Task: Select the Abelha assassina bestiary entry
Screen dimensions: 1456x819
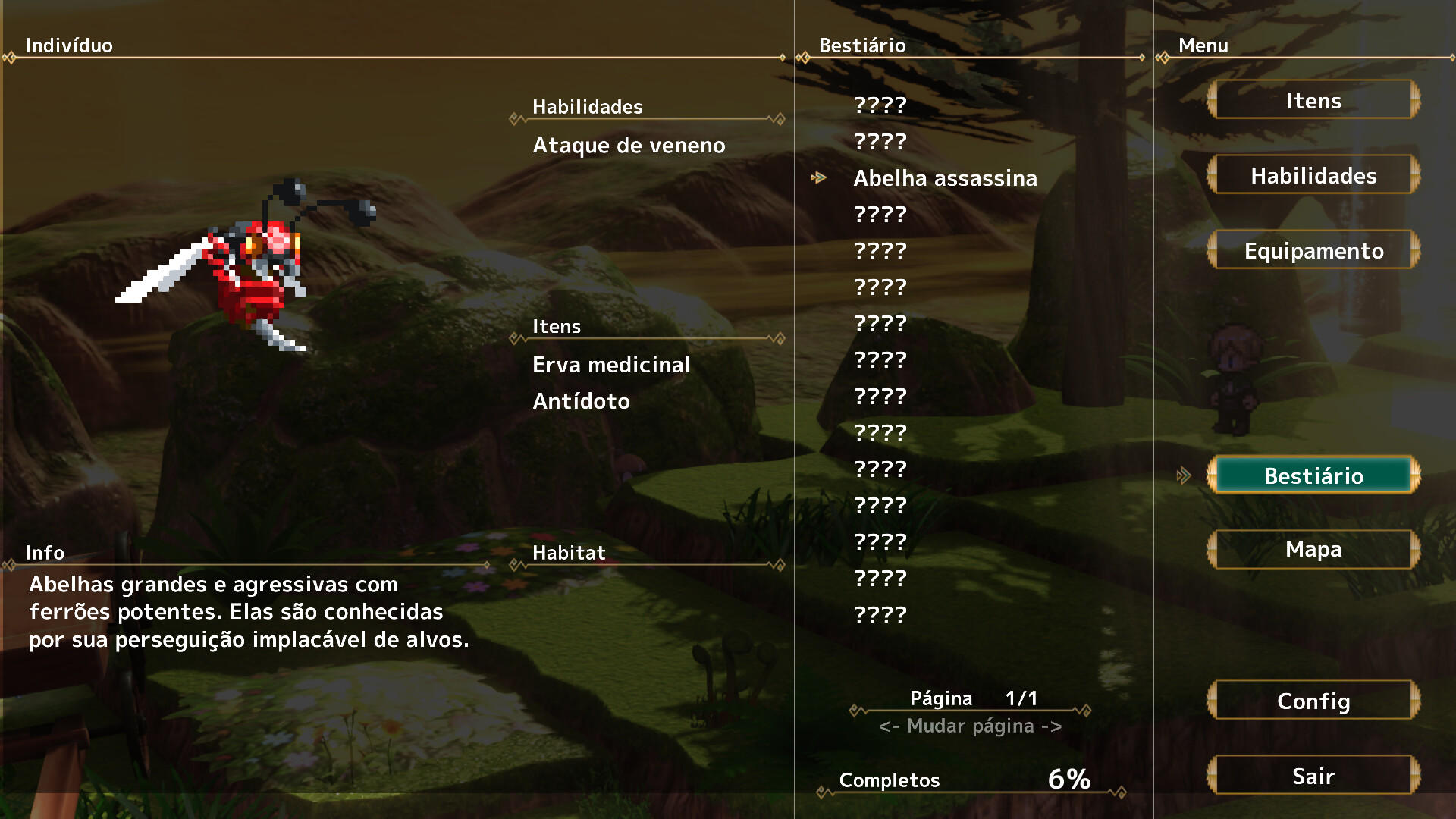Action: pos(946,178)
